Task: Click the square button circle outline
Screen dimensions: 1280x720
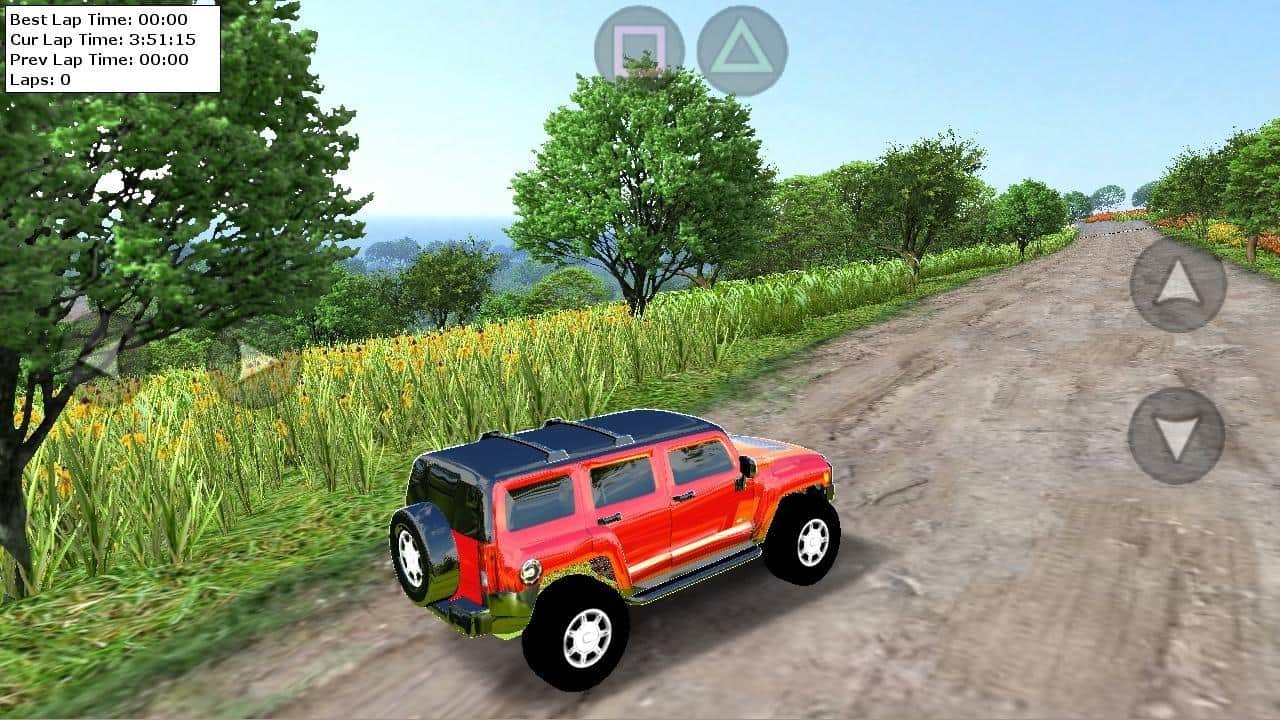Action: point(638,45)
